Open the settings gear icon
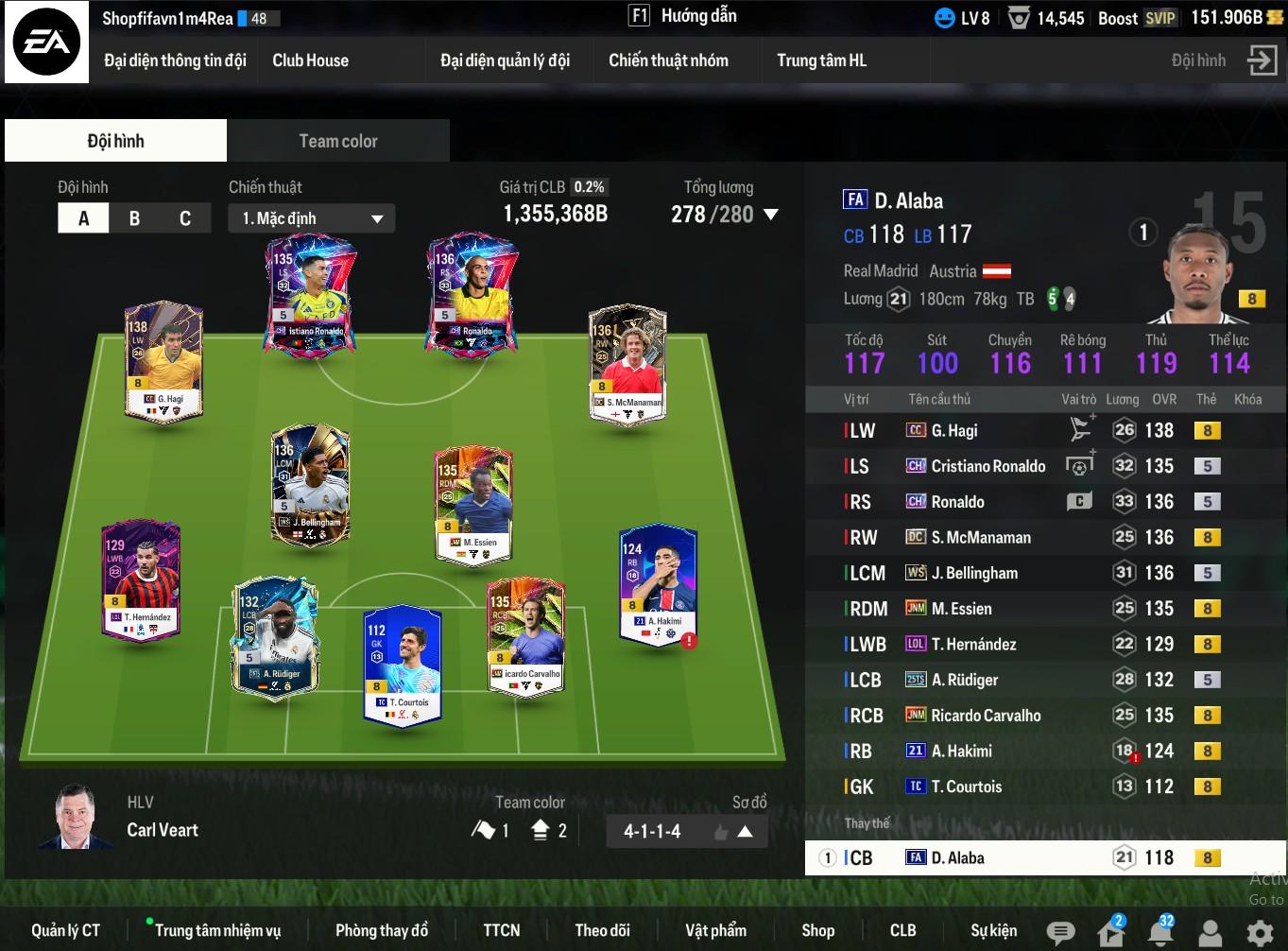The height and width of the screenshot is (951, 1288). pos(1260,933)
